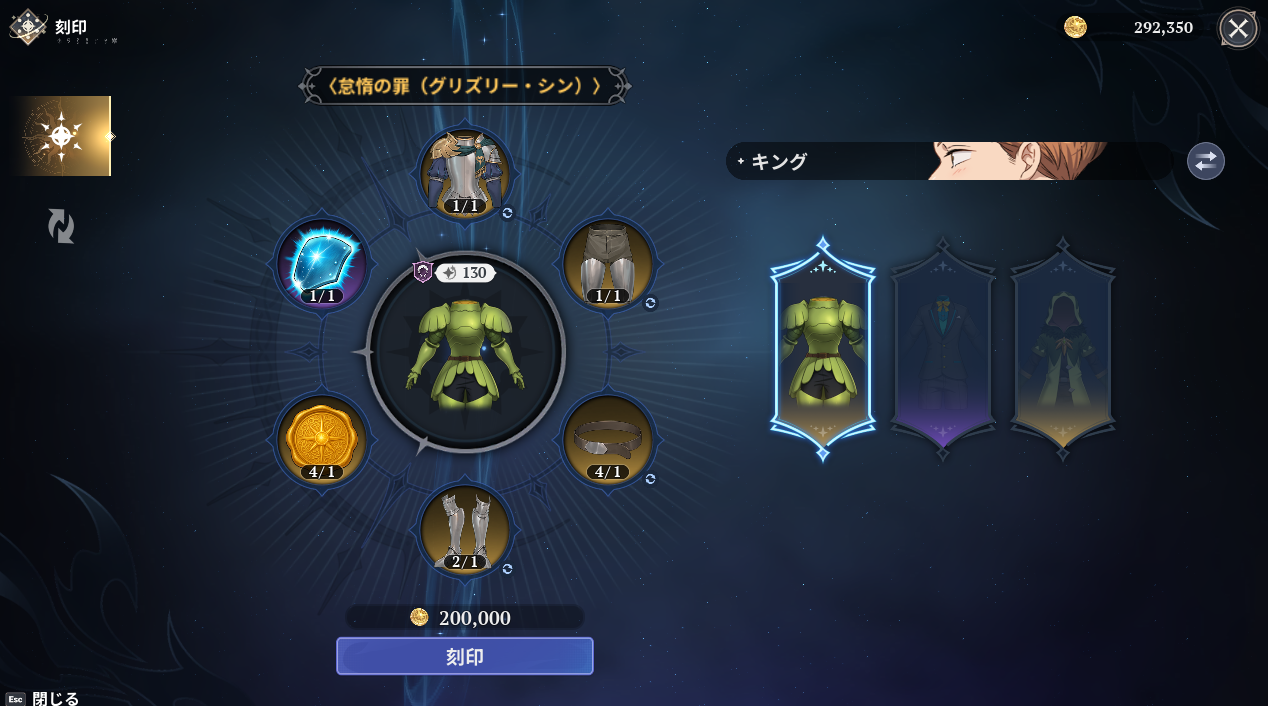Switch to the circular arrows tab
The image size is (1268, 706).
61,226
